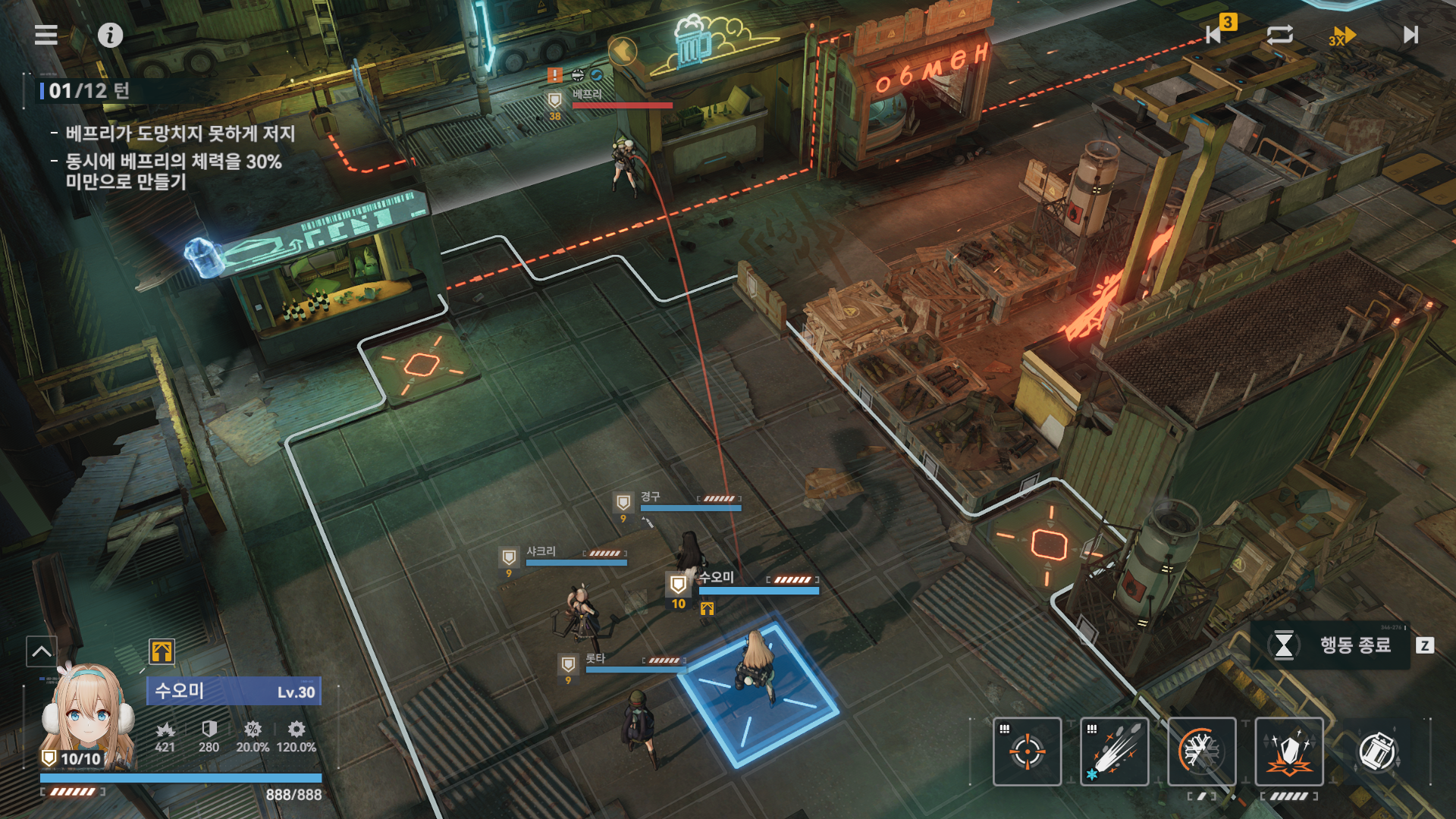The height and width of the screenshot is (819, 1456).
Task: Use the snowflake cooldown skill
Action: (1201, 751)
